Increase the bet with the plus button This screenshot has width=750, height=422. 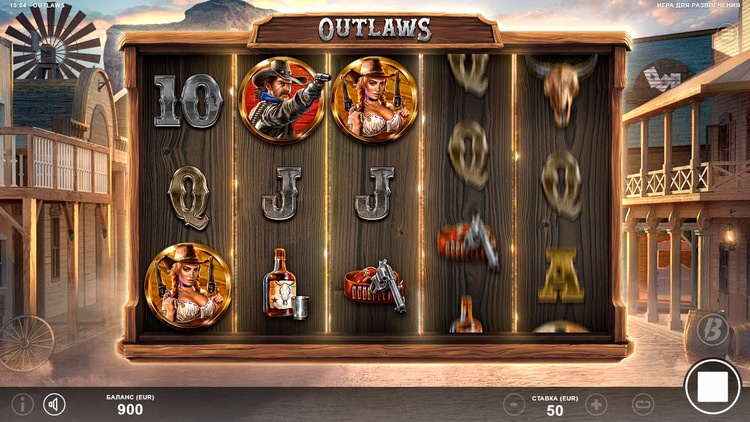[x=596, y=404]
